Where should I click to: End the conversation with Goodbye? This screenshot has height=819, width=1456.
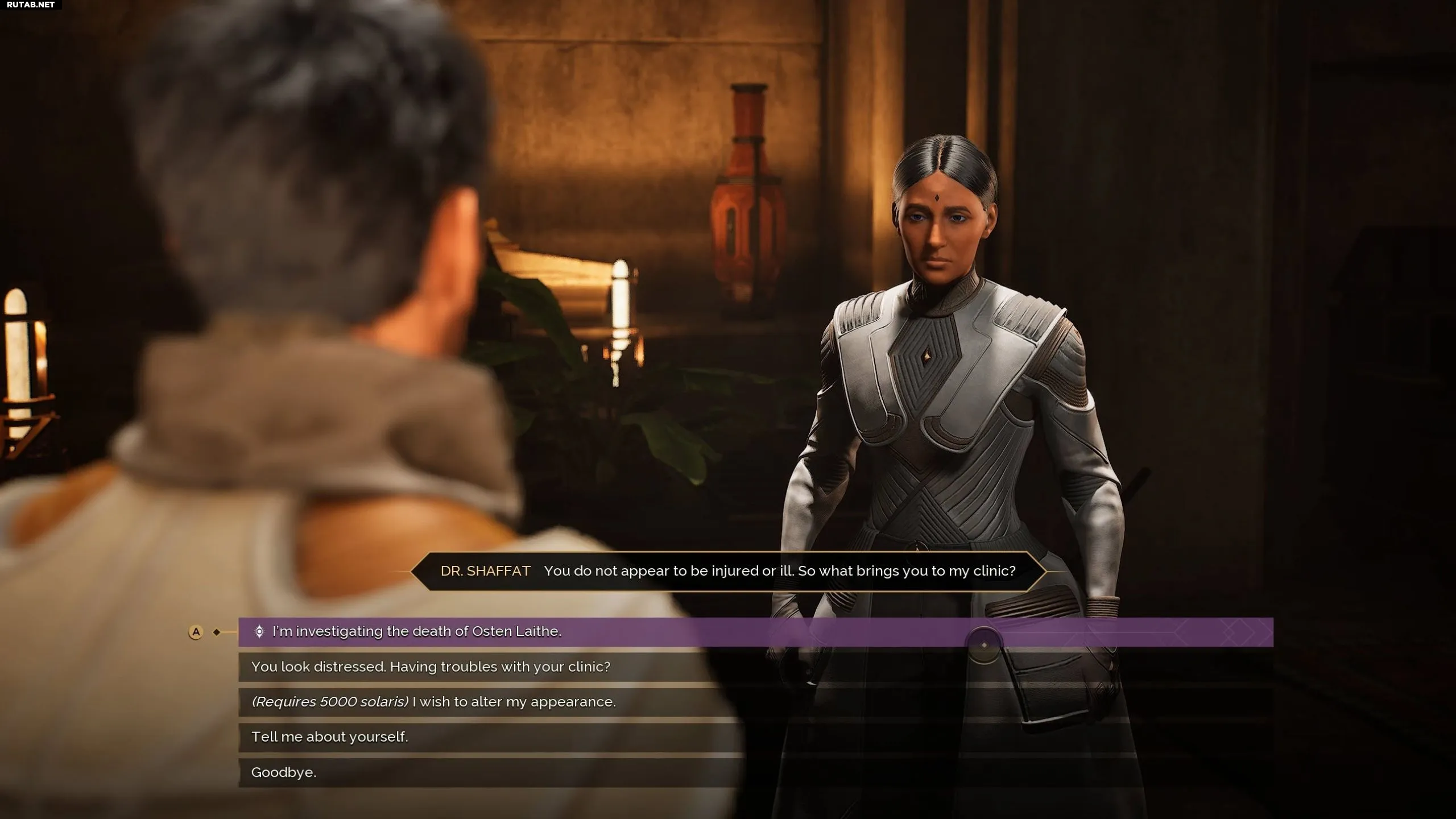(x=284, y=772)
